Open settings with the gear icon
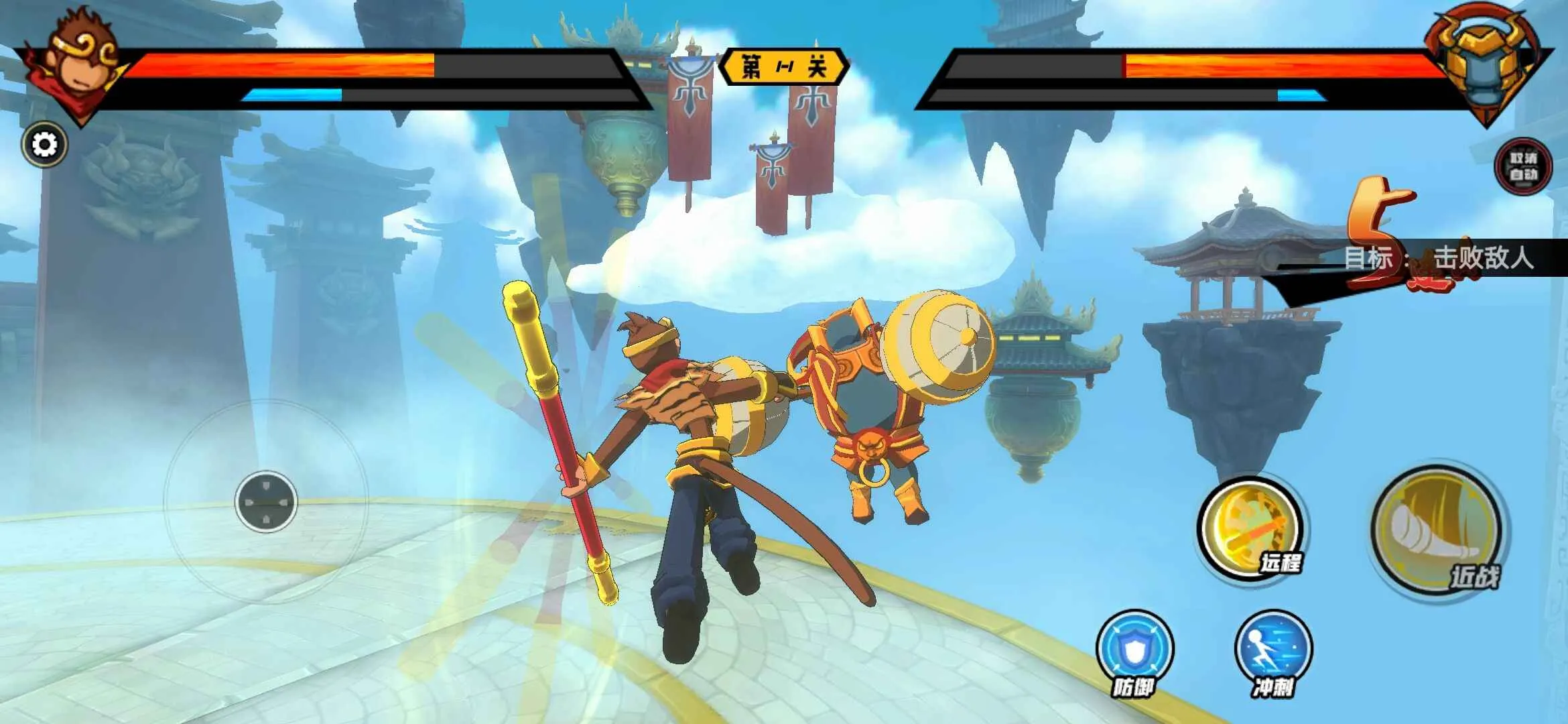This screenshot has height=724, width=1568. (x=45, y=145)
